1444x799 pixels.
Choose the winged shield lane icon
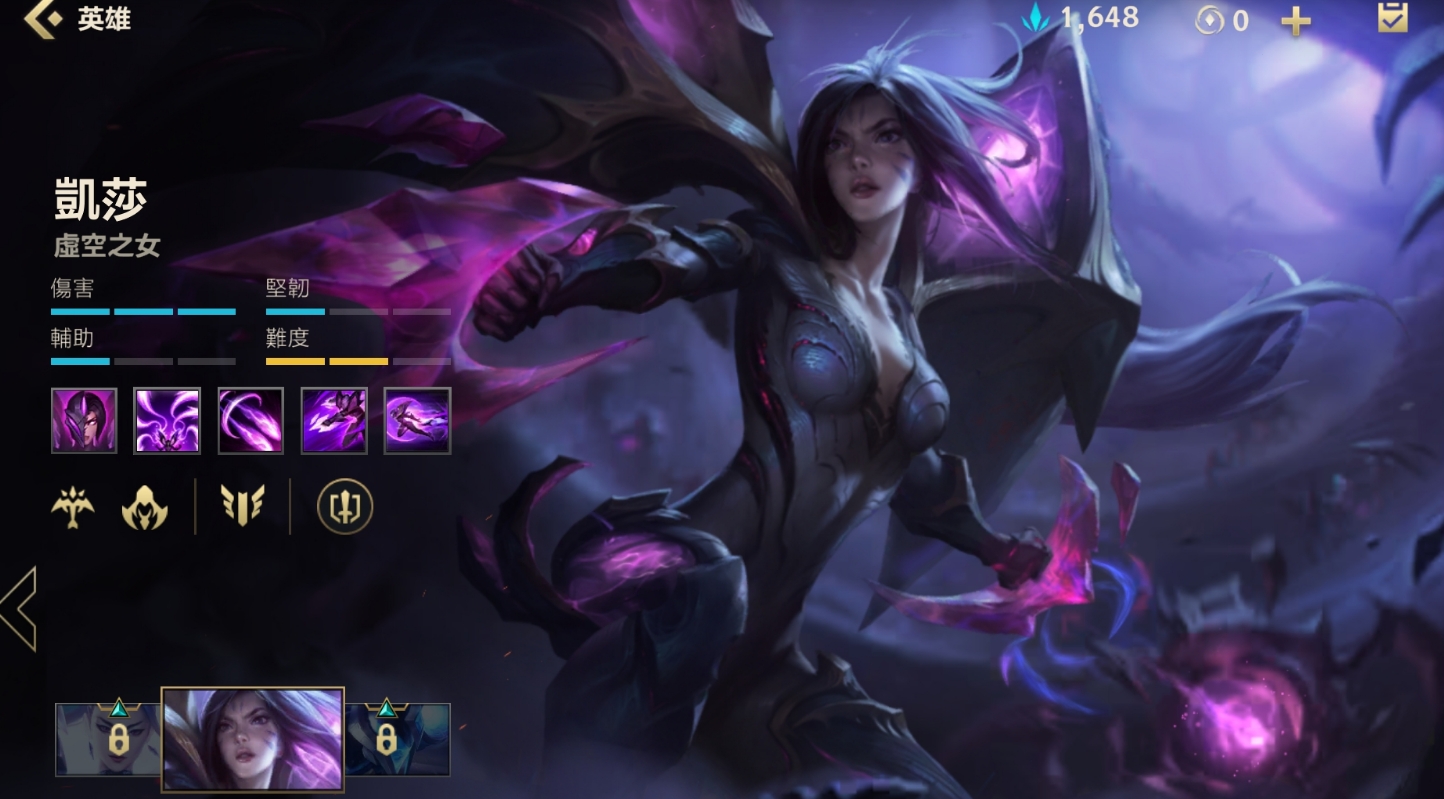(243, 507)
